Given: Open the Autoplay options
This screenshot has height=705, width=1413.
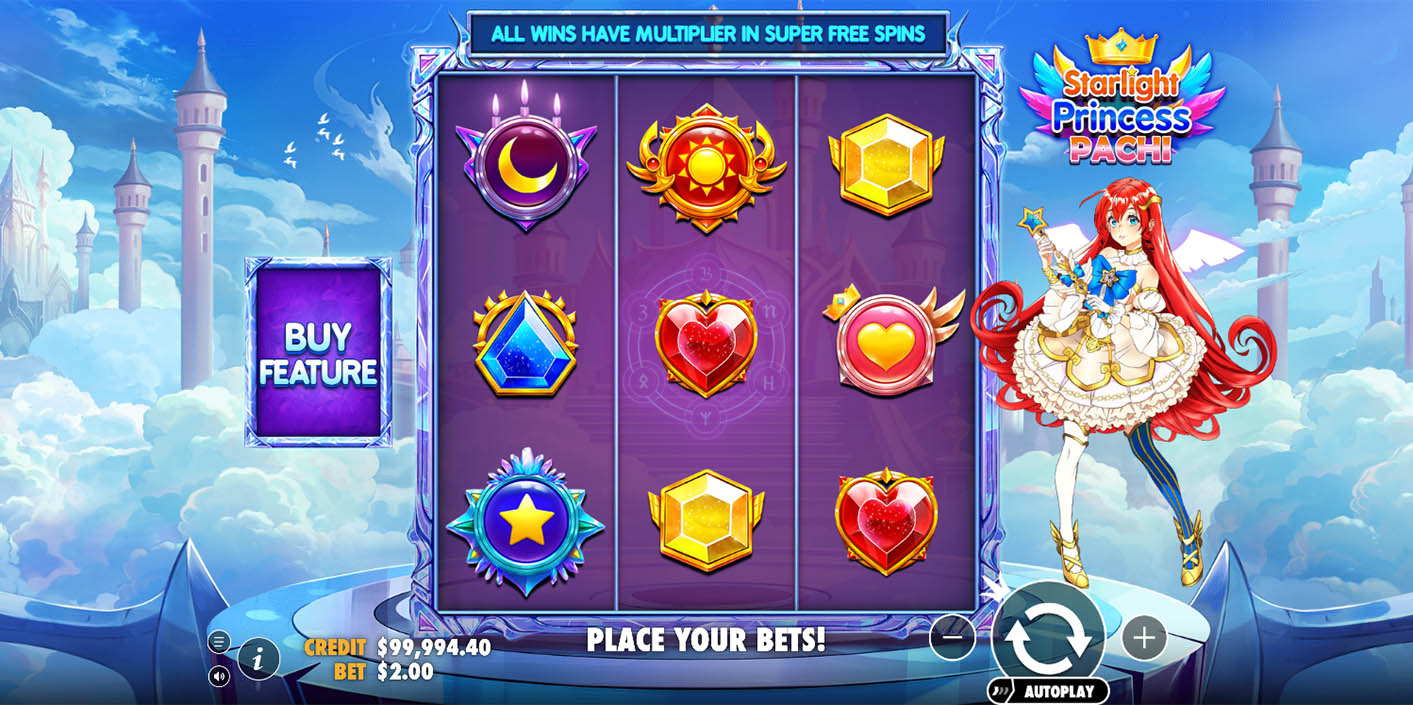Looking at the screenshot, I should [1049, 691].
